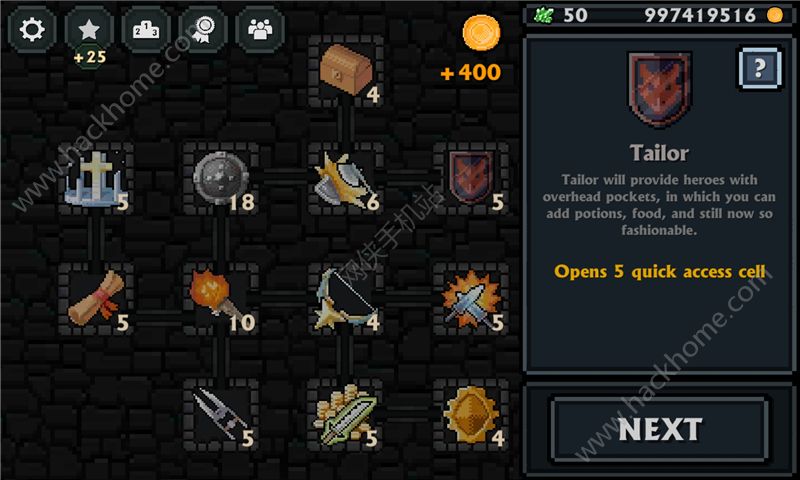Select the treasure chest upgrade
The height and width of the screenshot is (480, 800).
(x=346, y=70)
